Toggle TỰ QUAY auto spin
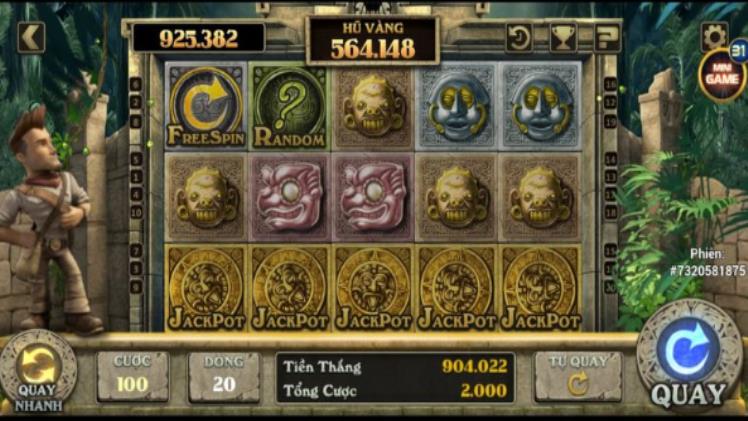 (577, 375)
